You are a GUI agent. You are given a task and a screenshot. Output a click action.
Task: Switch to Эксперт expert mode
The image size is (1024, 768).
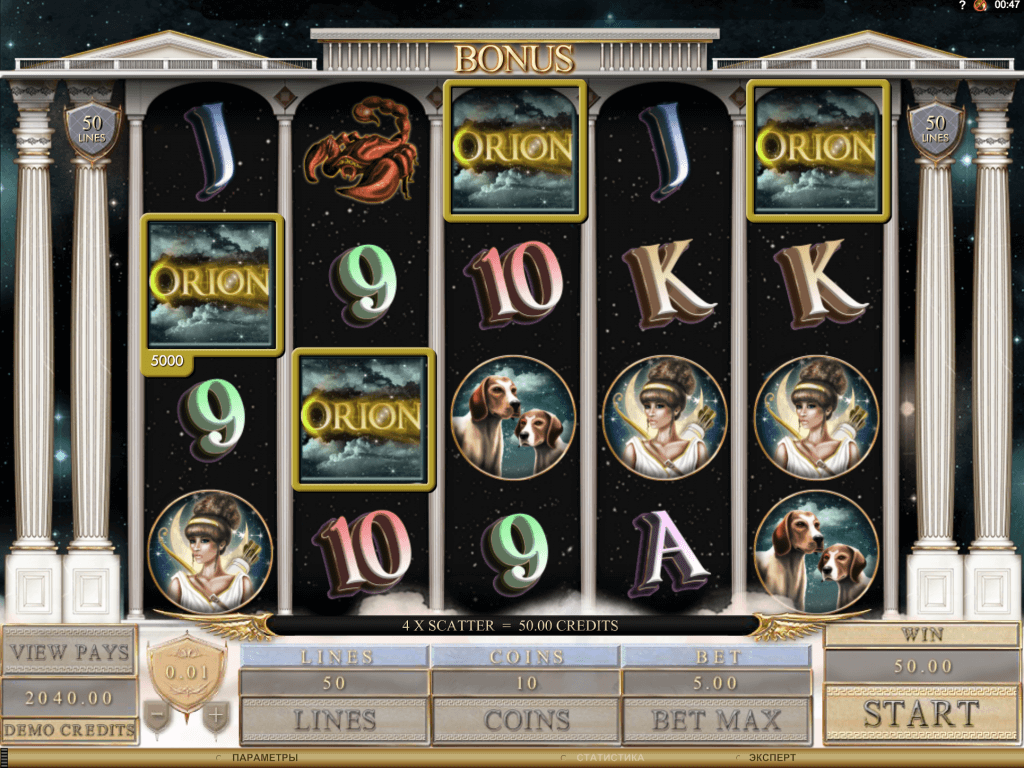click(772, 758)
